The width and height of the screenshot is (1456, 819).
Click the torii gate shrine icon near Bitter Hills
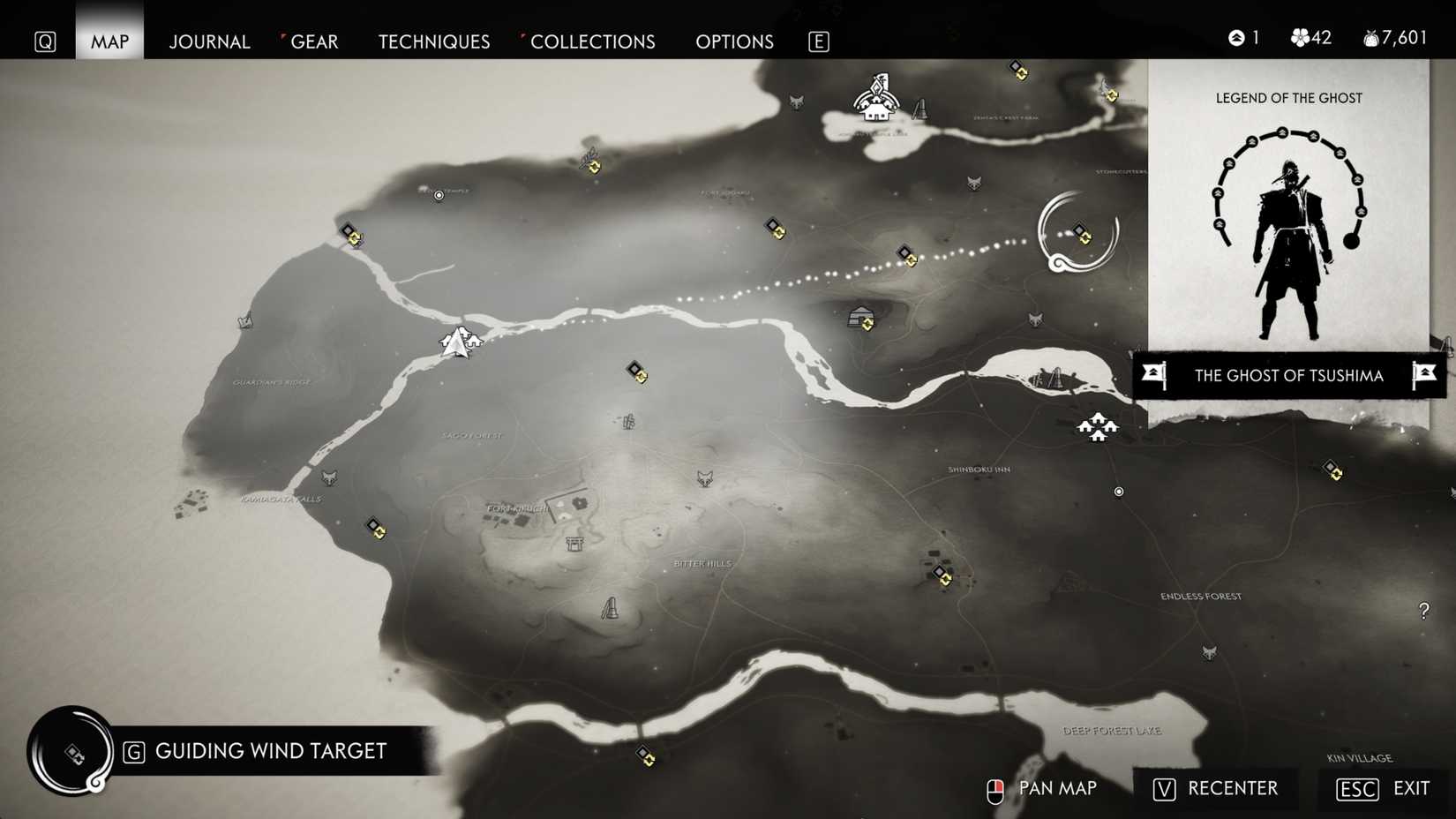[x=574, y=545]
